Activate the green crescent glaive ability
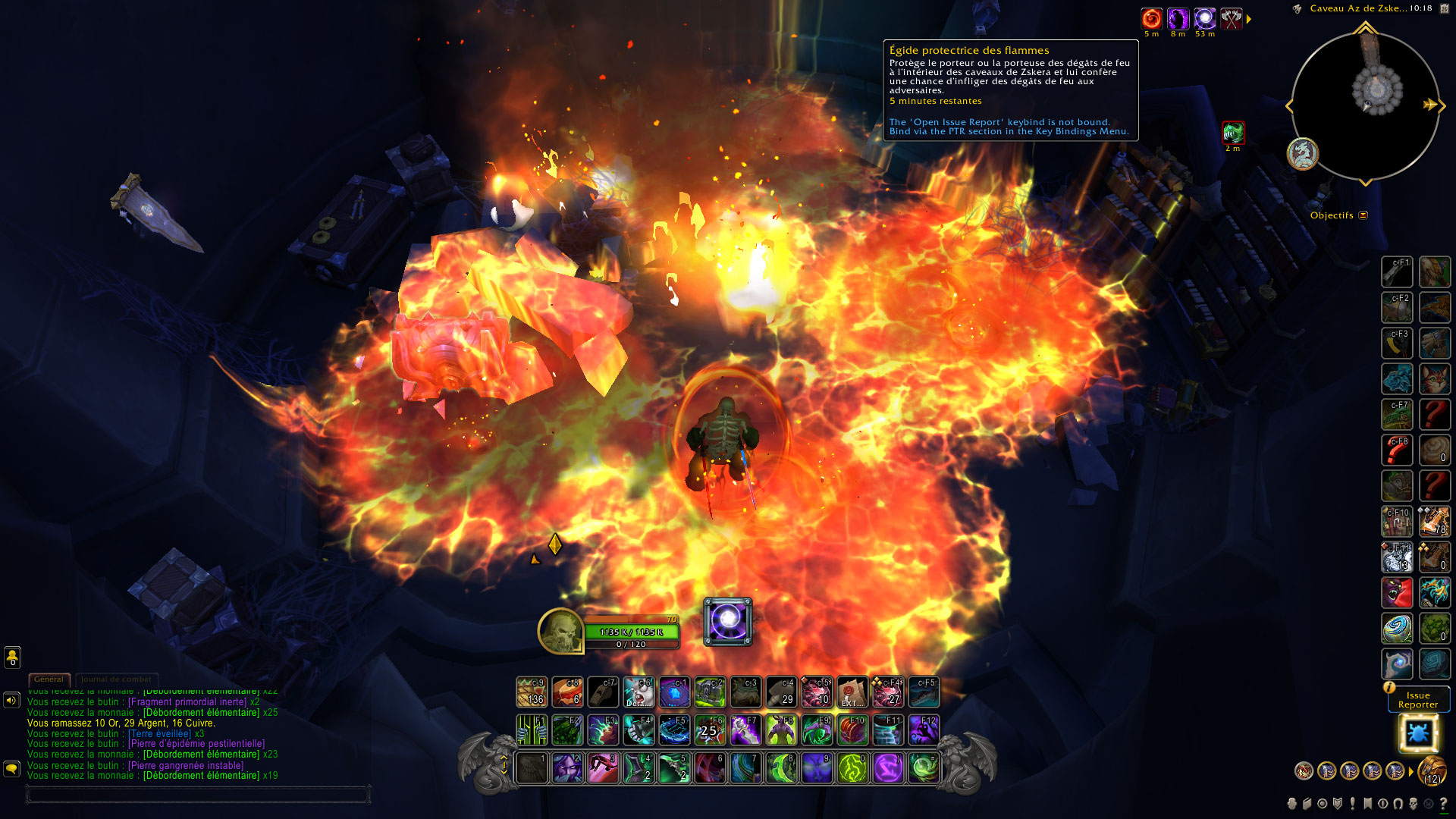This screenshot has height=819, width=1456. click(x=781, y=768)
